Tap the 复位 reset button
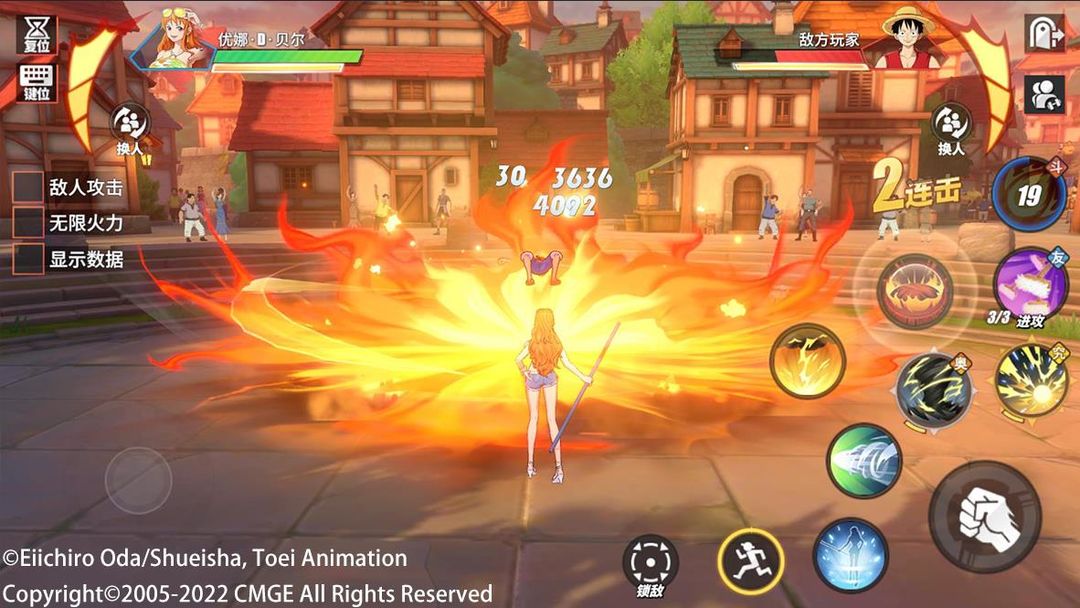The height and width of the screenshot is (608, 1080). coord(36,33)
